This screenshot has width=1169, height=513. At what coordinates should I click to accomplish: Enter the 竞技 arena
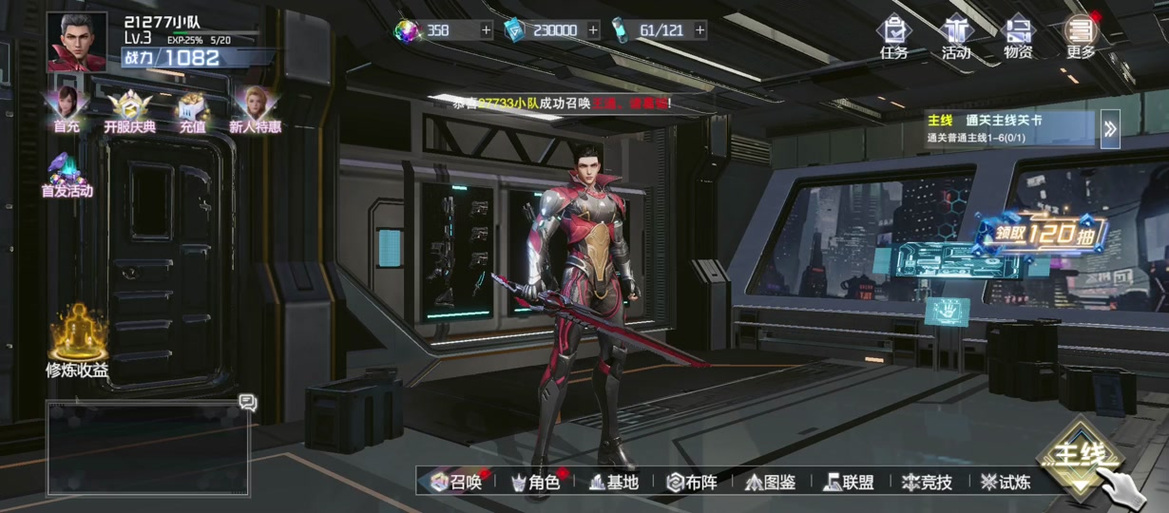click(x=927, y=482)
